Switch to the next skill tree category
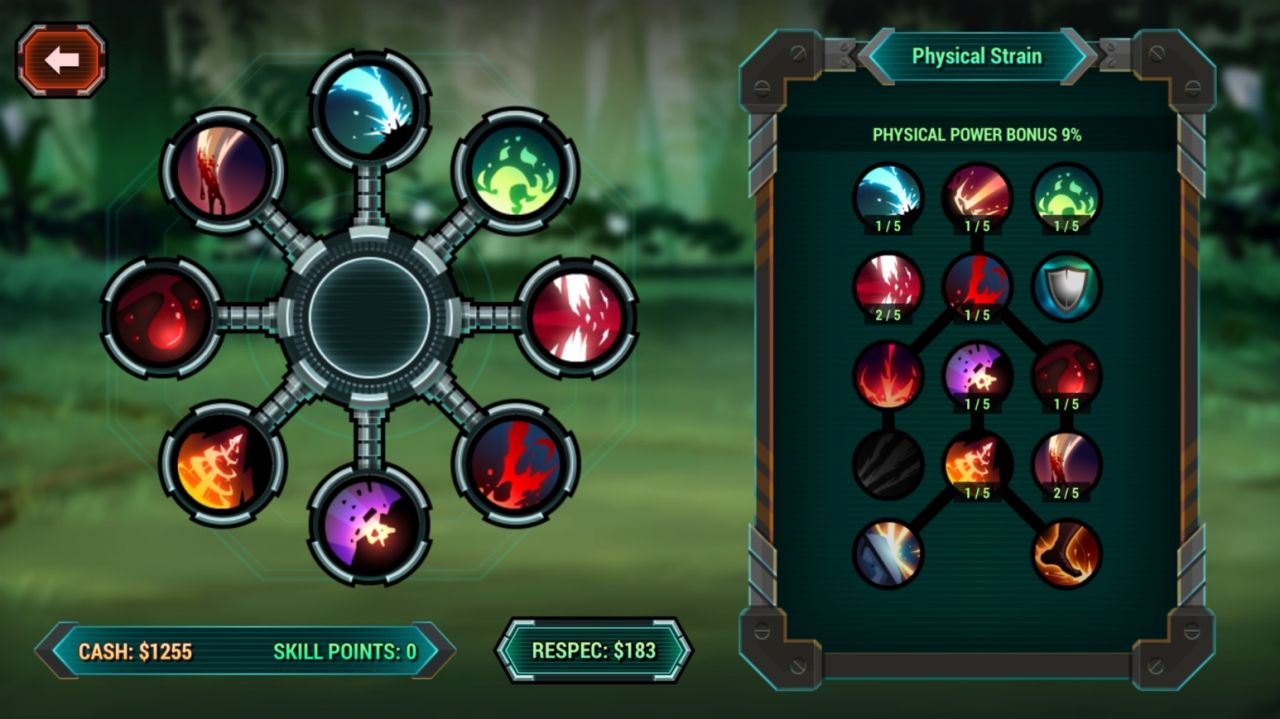 (1078, 56)
